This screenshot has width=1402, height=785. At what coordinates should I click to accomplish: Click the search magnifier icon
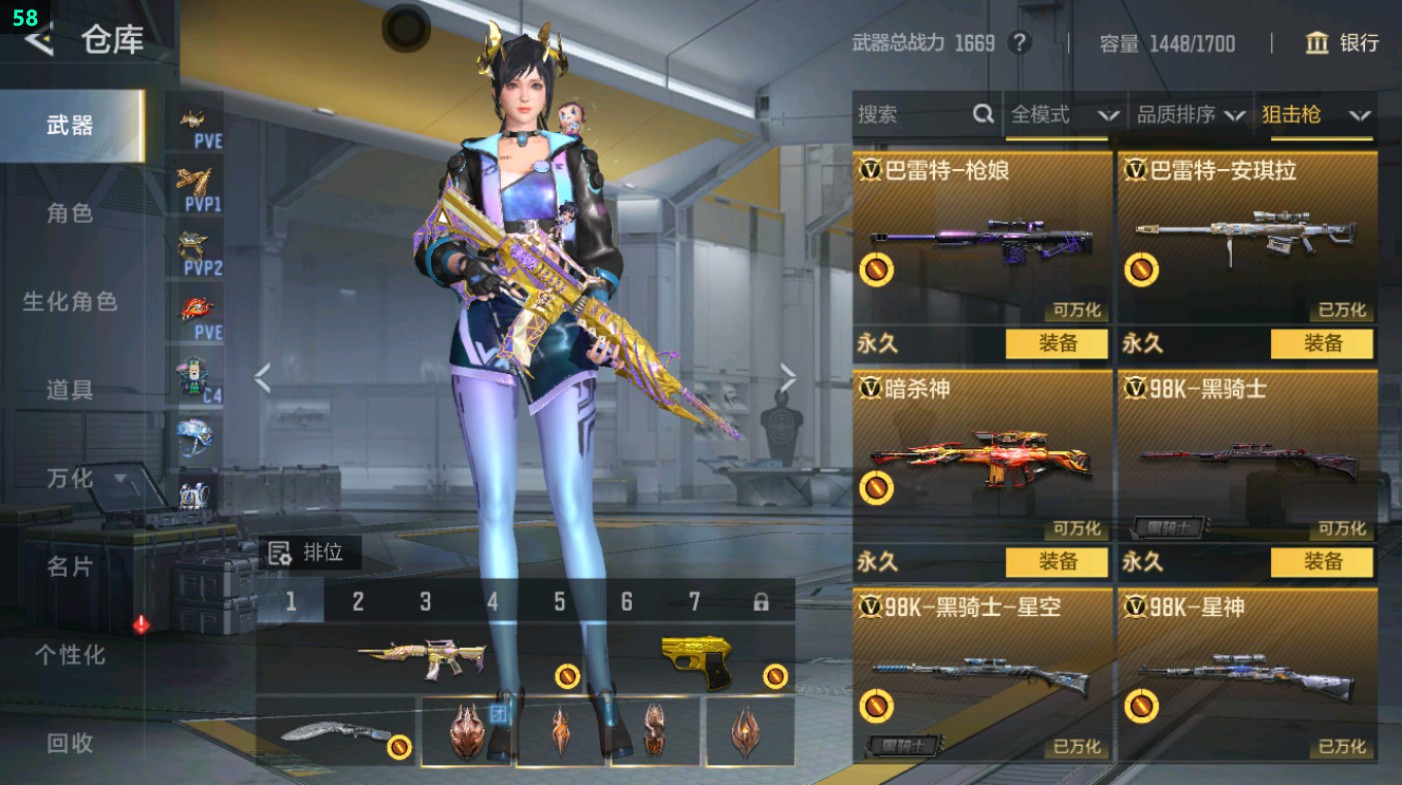coord(983,115)
